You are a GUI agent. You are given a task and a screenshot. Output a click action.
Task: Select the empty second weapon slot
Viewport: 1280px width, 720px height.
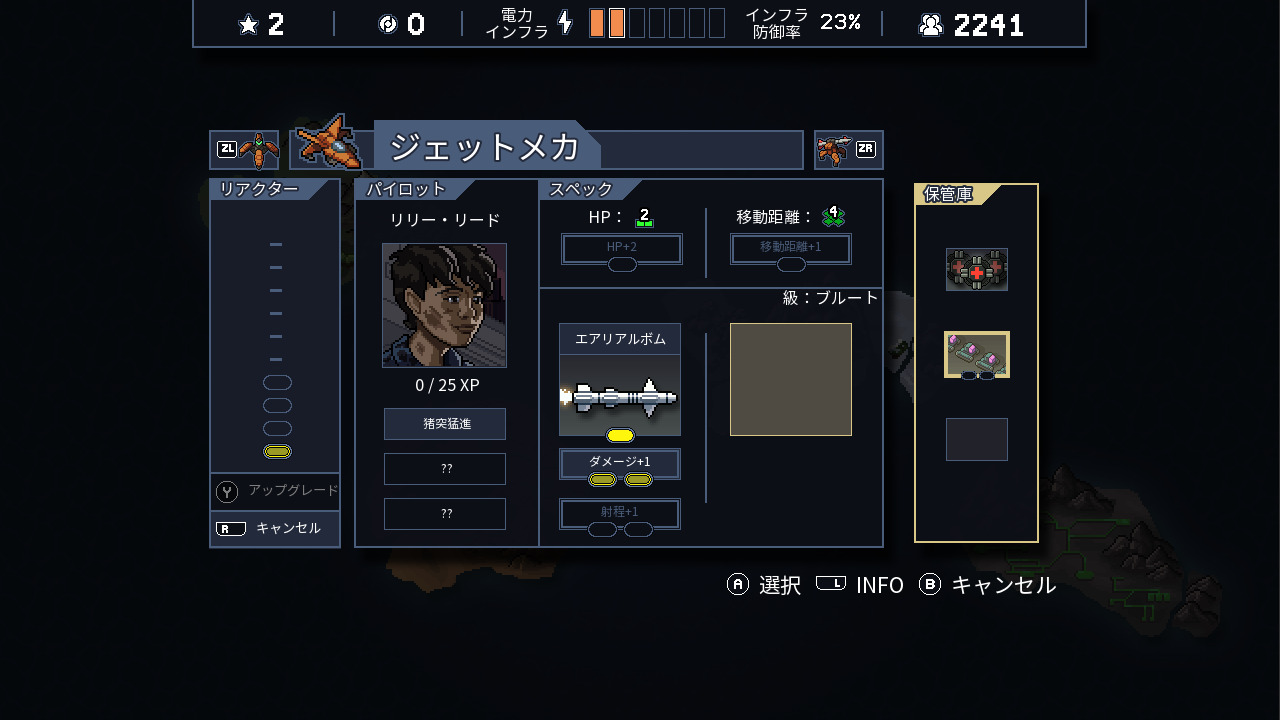(791, 379)
